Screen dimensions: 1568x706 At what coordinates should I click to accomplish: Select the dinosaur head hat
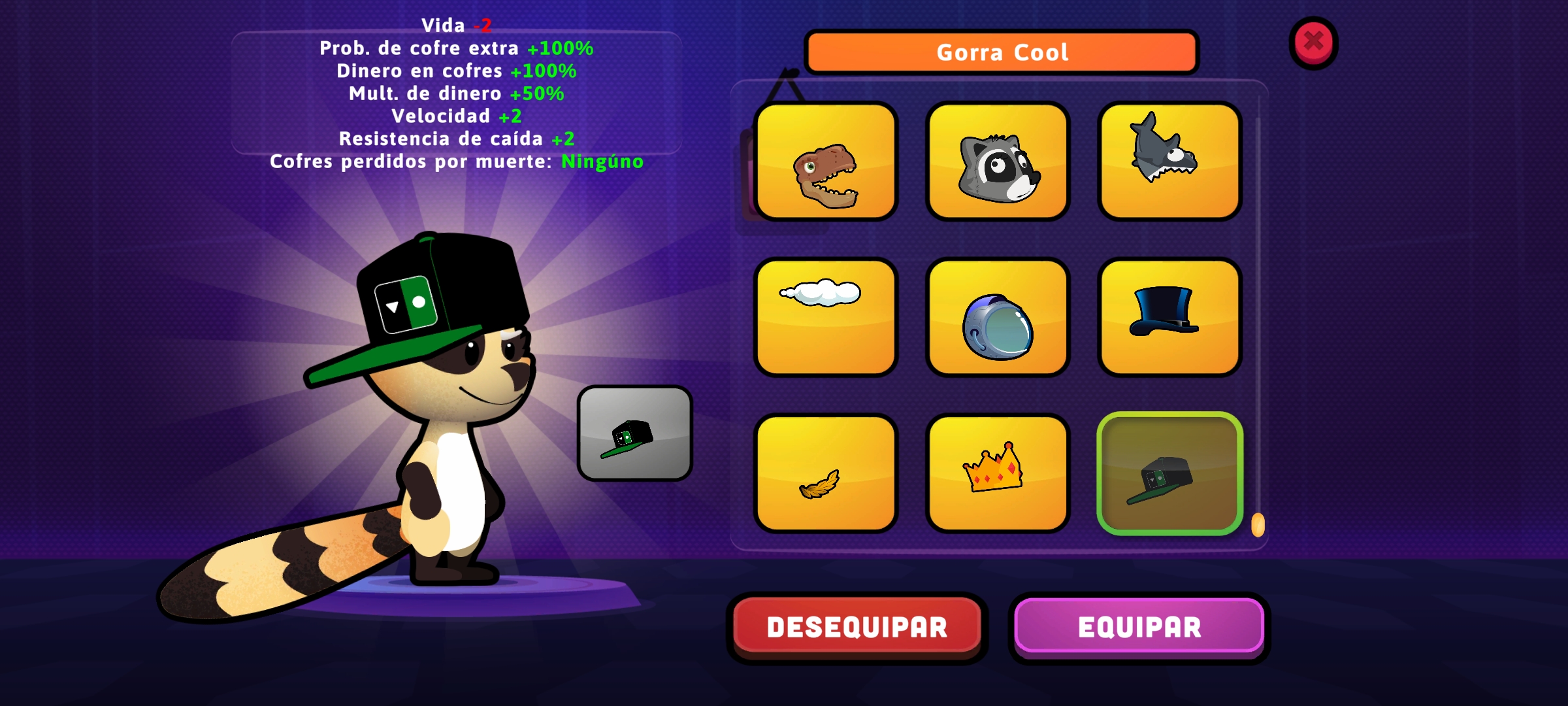(x=826, y=161)
